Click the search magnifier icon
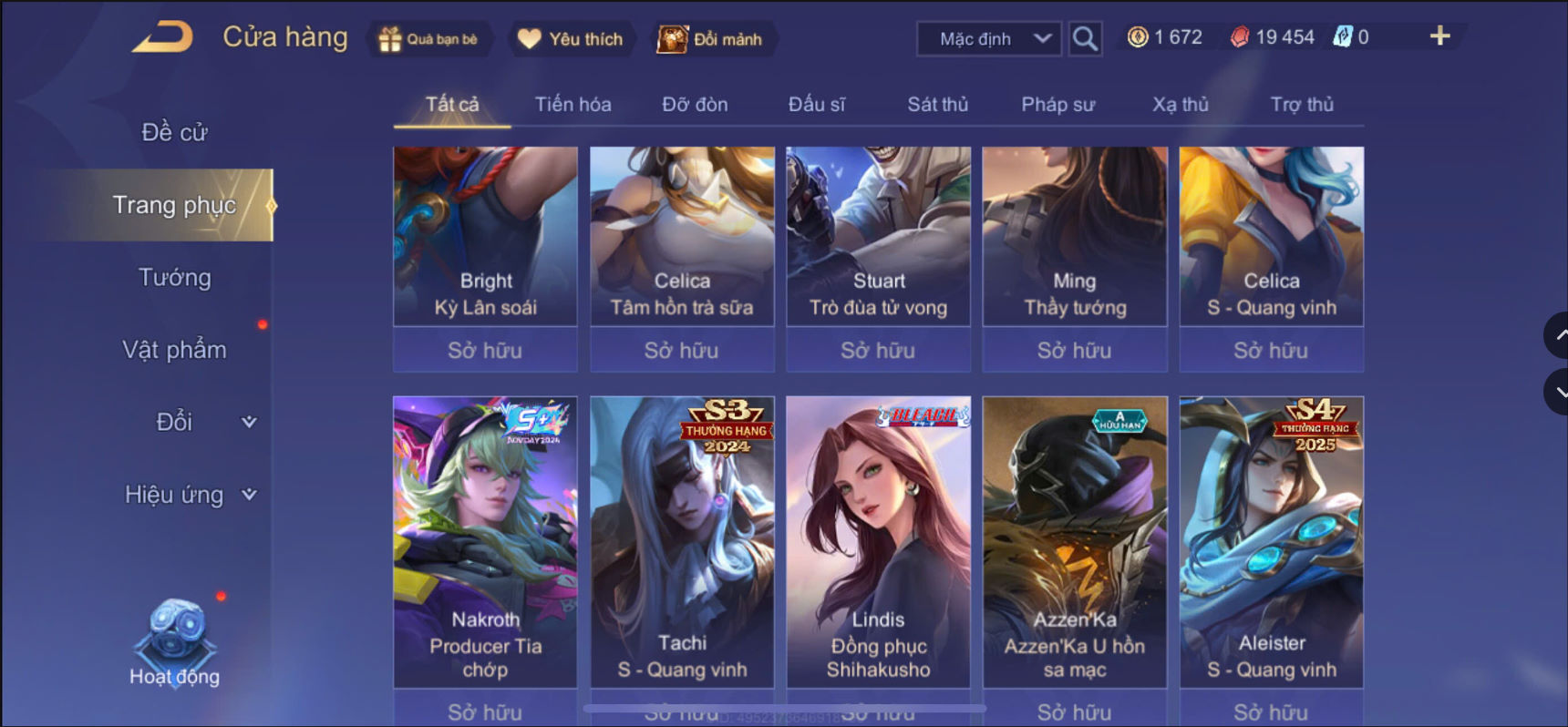The image size is (1568, 727). pyautogui.click(x=1084, y=38)
